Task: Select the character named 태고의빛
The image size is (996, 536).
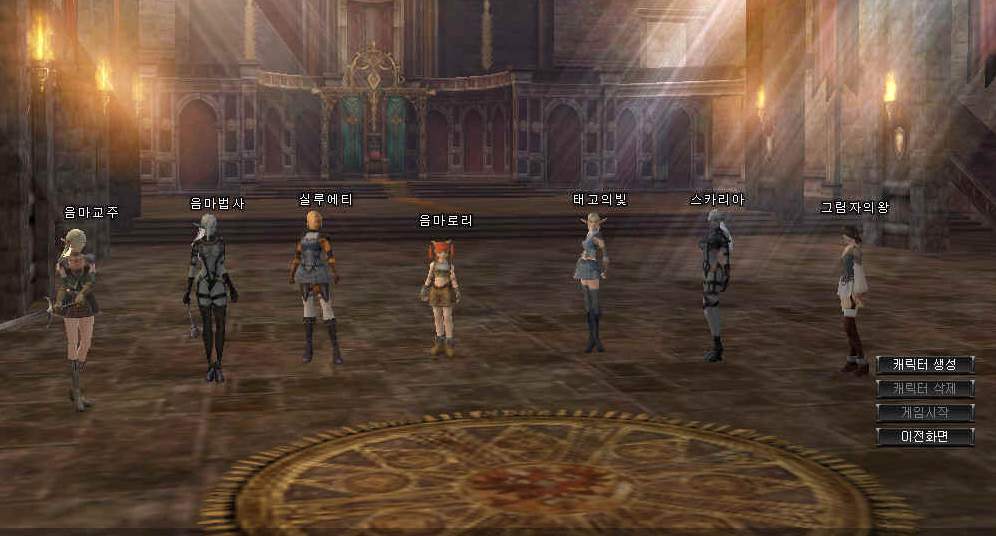Action: pyautogui.click(x=592, y=280)
